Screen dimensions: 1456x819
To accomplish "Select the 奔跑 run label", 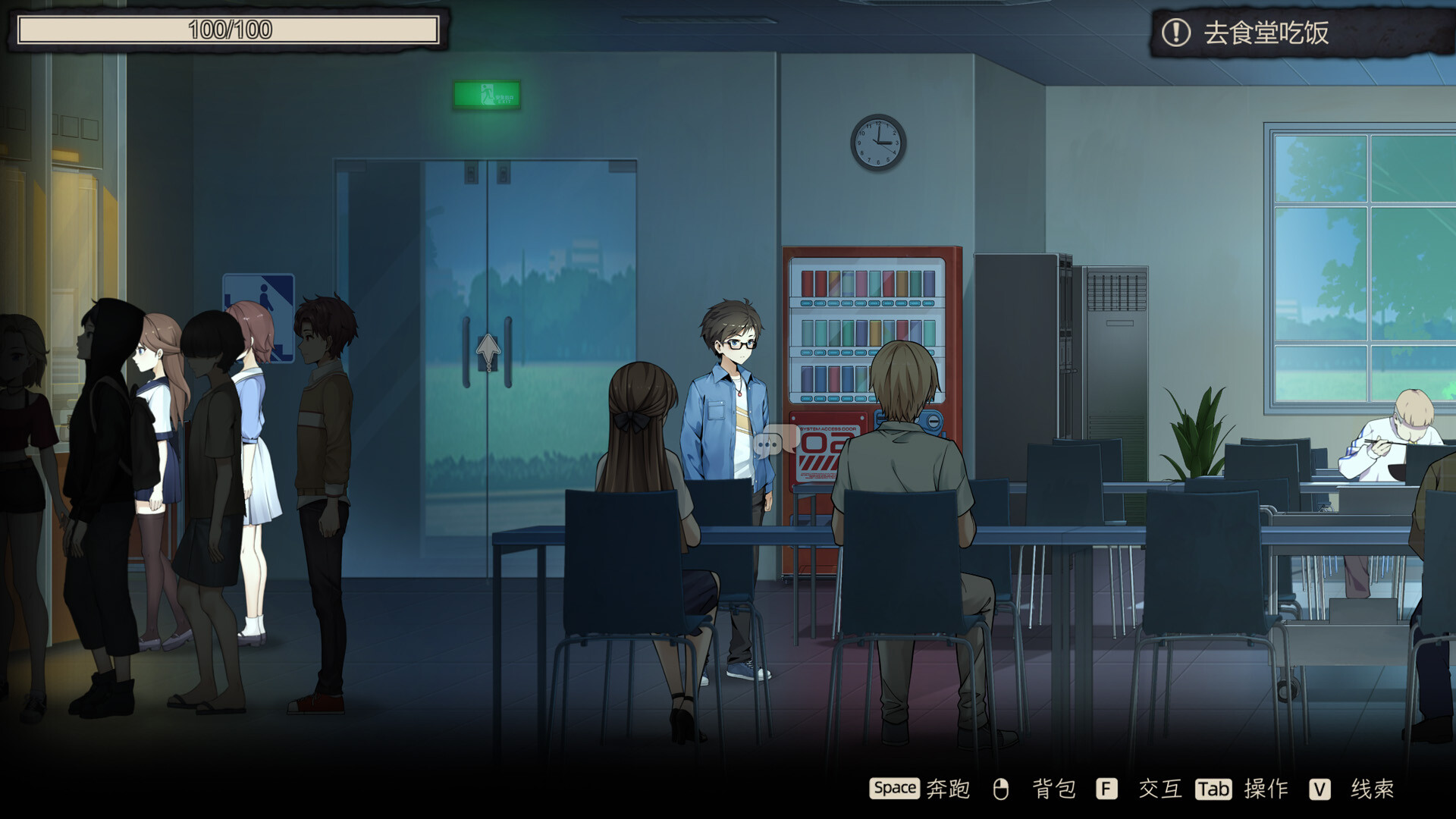I will tap(946, 789).
